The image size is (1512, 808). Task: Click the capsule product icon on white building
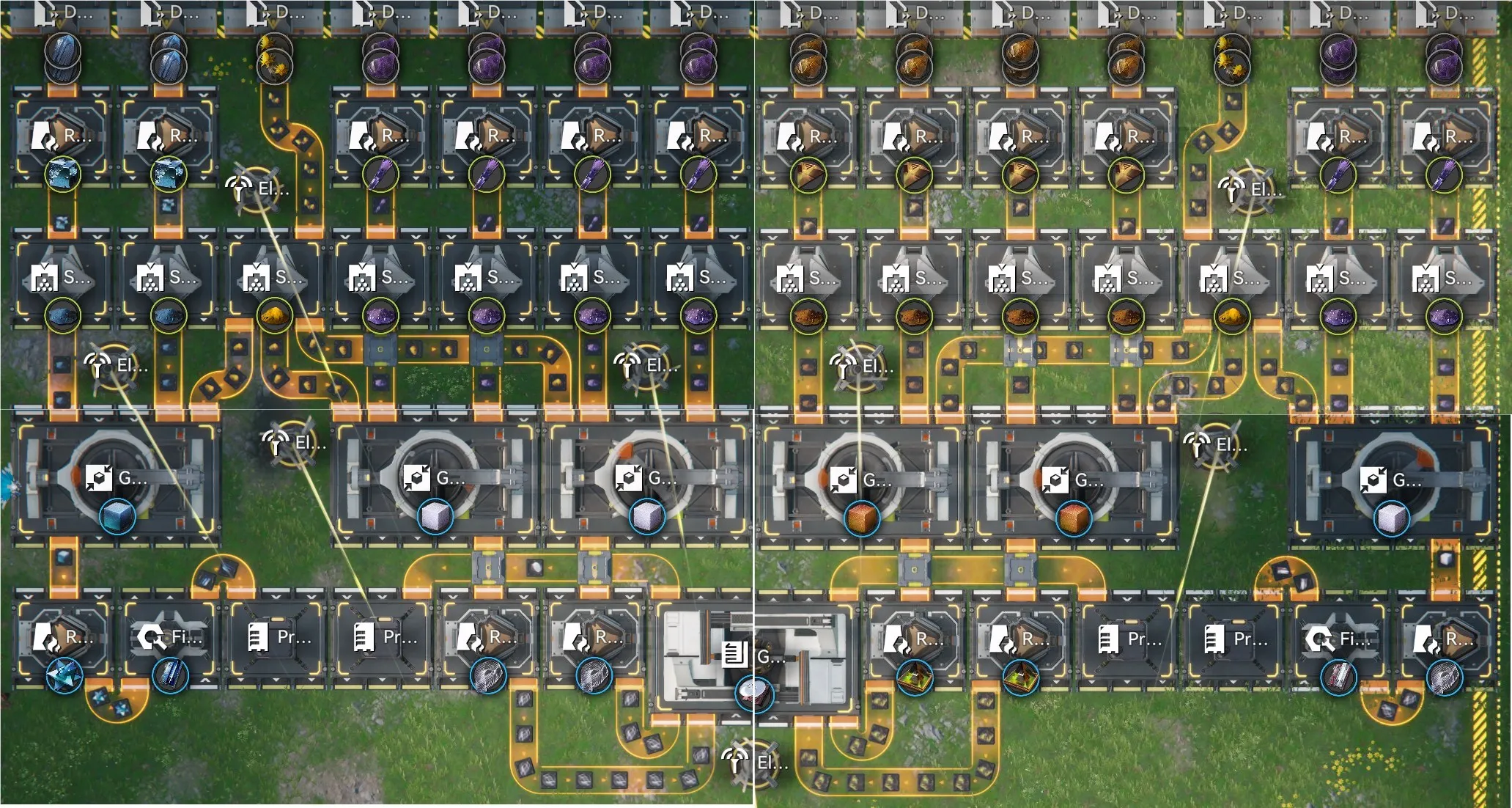tap(753, 693)
